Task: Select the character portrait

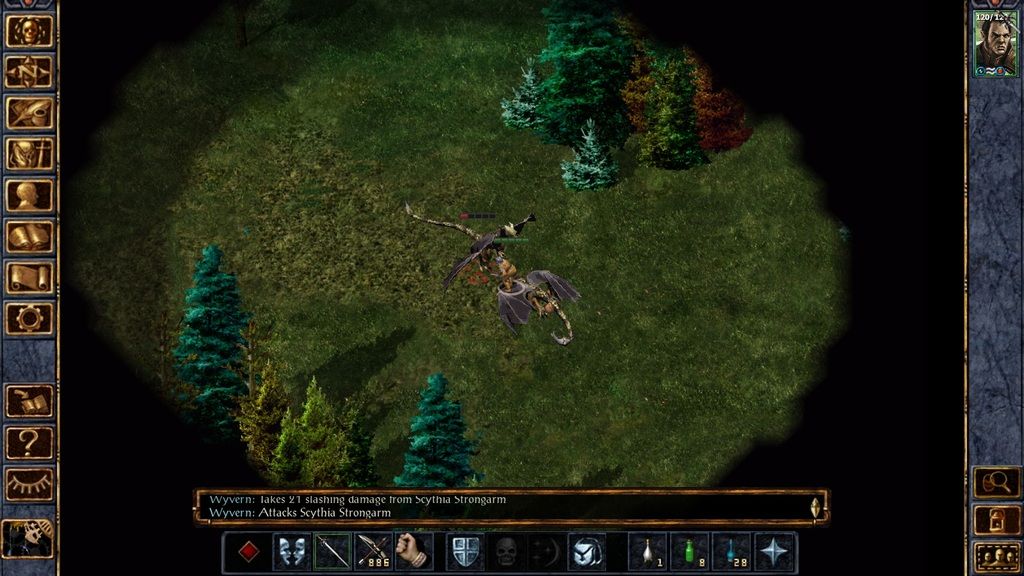Action: pos(995,44)
